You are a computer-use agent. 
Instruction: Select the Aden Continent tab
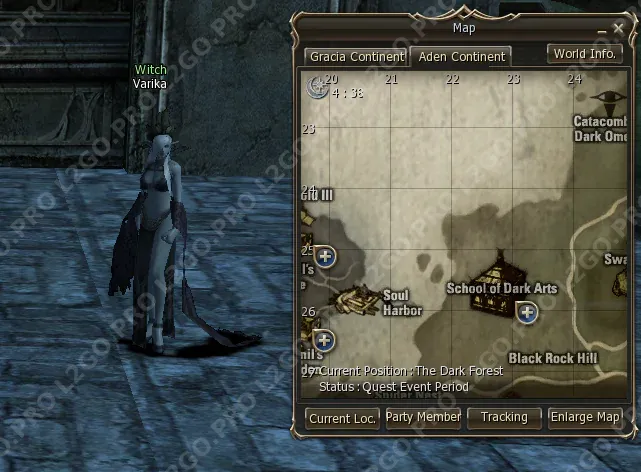pos(460,57)
